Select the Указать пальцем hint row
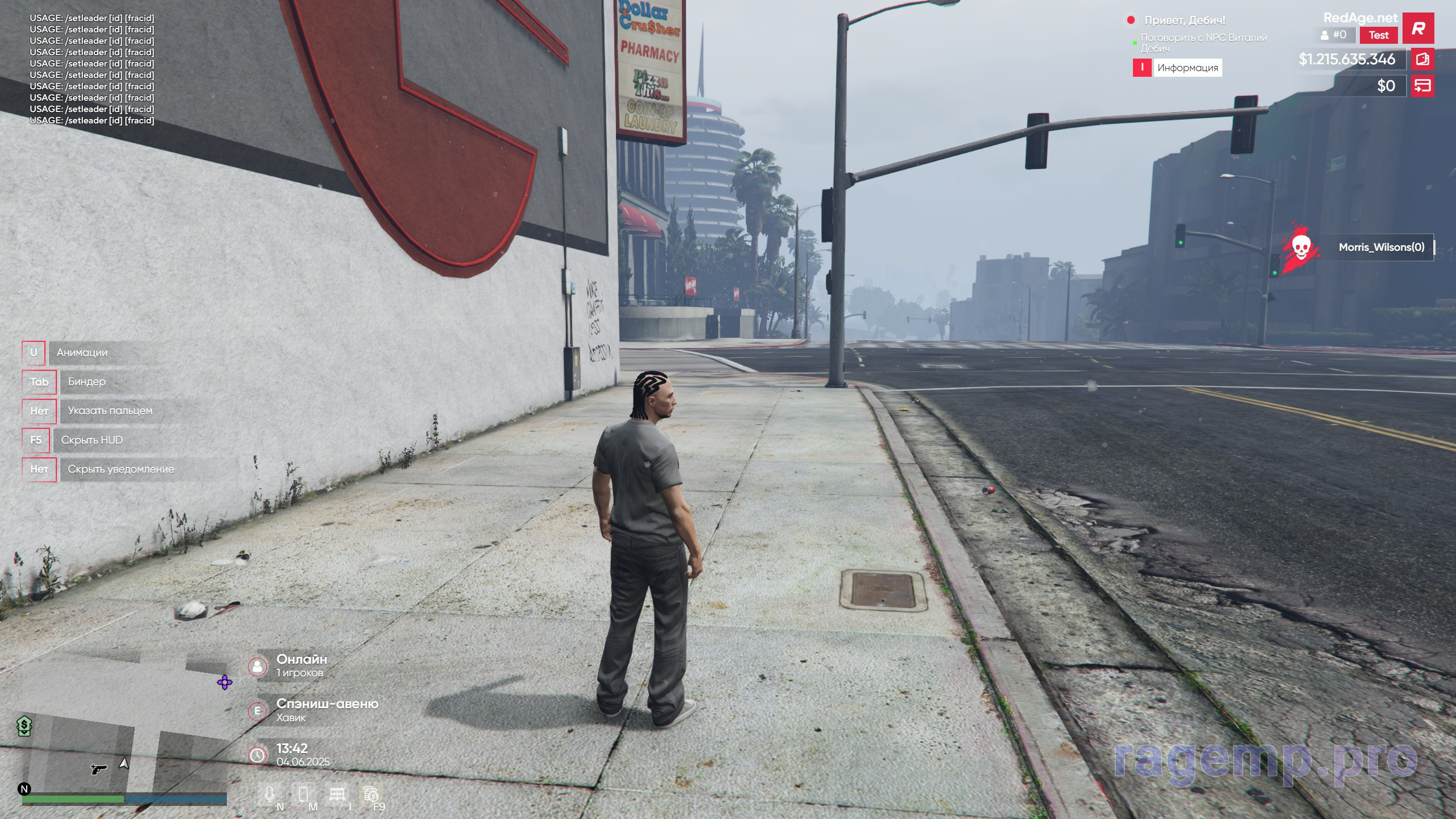 [110, 411]
